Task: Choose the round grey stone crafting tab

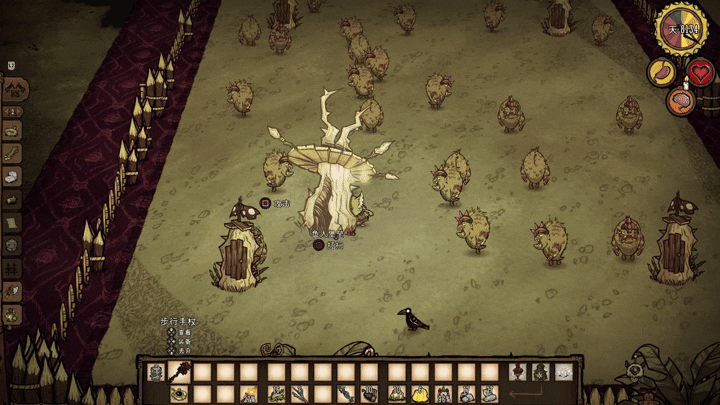Action: coord(12,245)
